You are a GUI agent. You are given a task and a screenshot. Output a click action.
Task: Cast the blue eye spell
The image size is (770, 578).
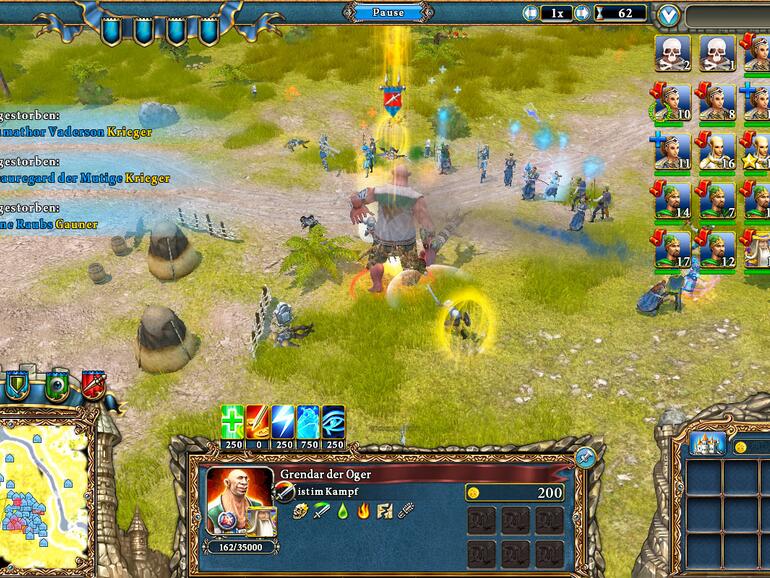tap(335, 421)
